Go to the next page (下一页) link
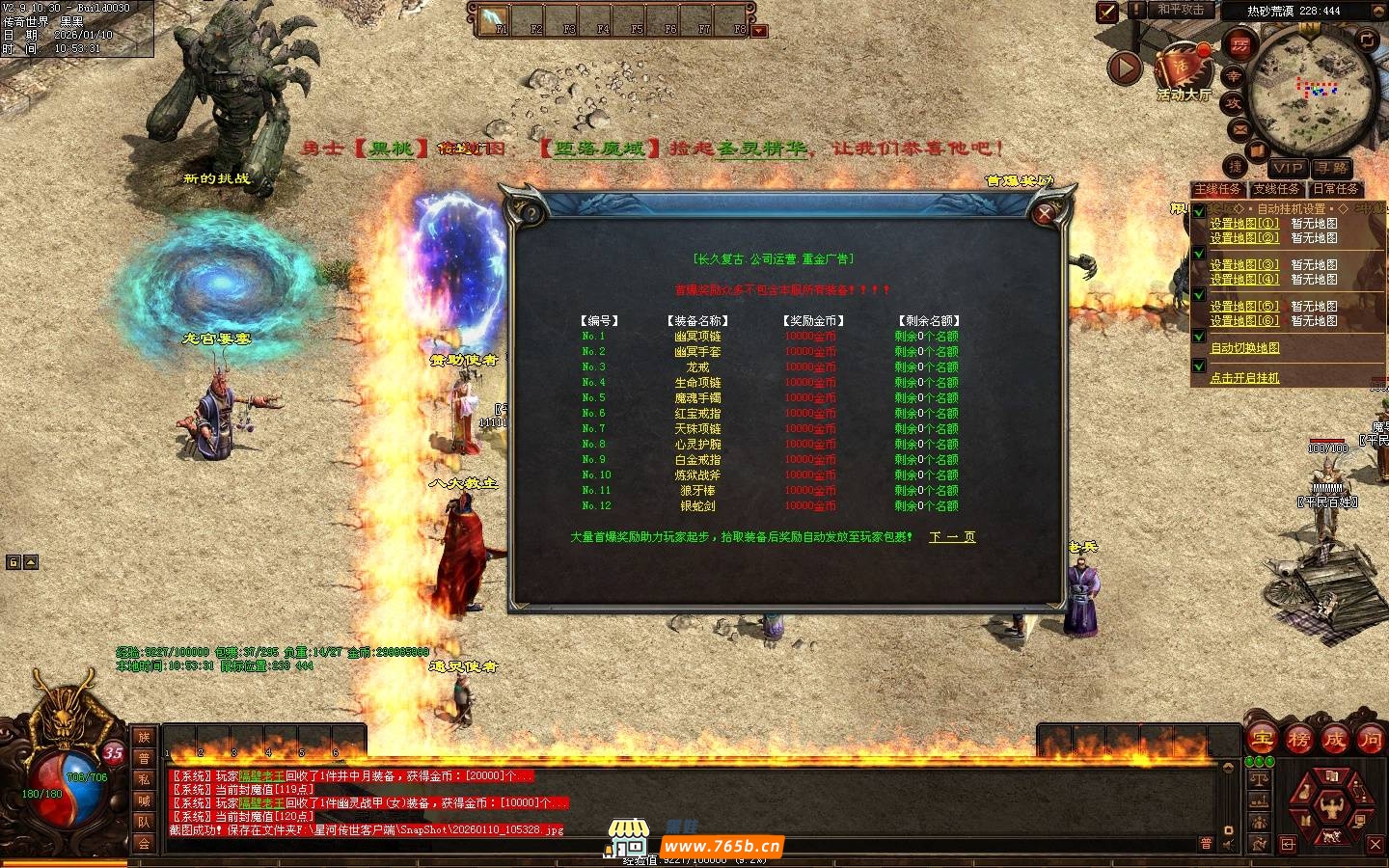Viewport: 1389px width, 868px height. (951, 537)
